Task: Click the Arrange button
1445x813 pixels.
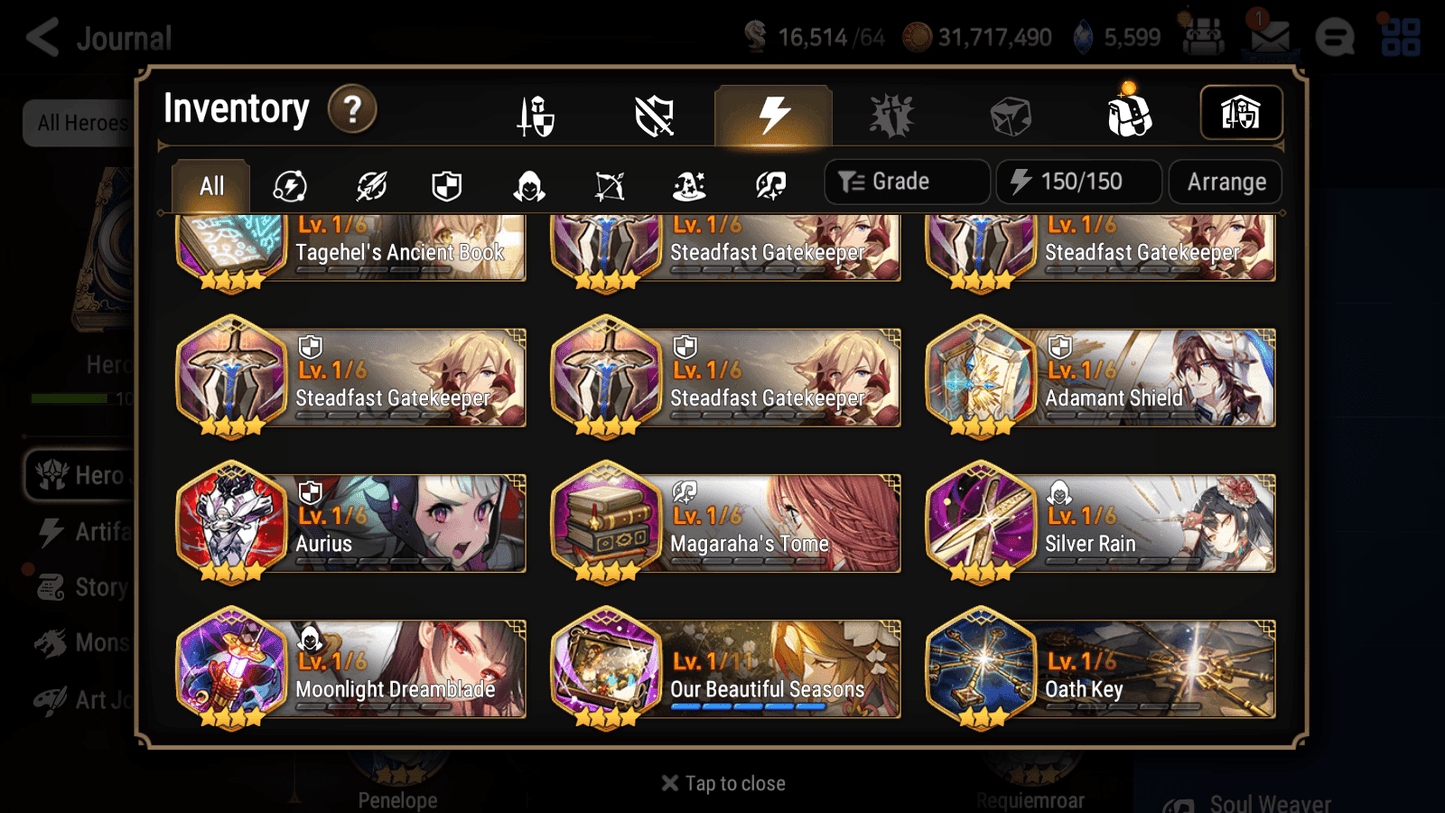Action: [1225, 181]
